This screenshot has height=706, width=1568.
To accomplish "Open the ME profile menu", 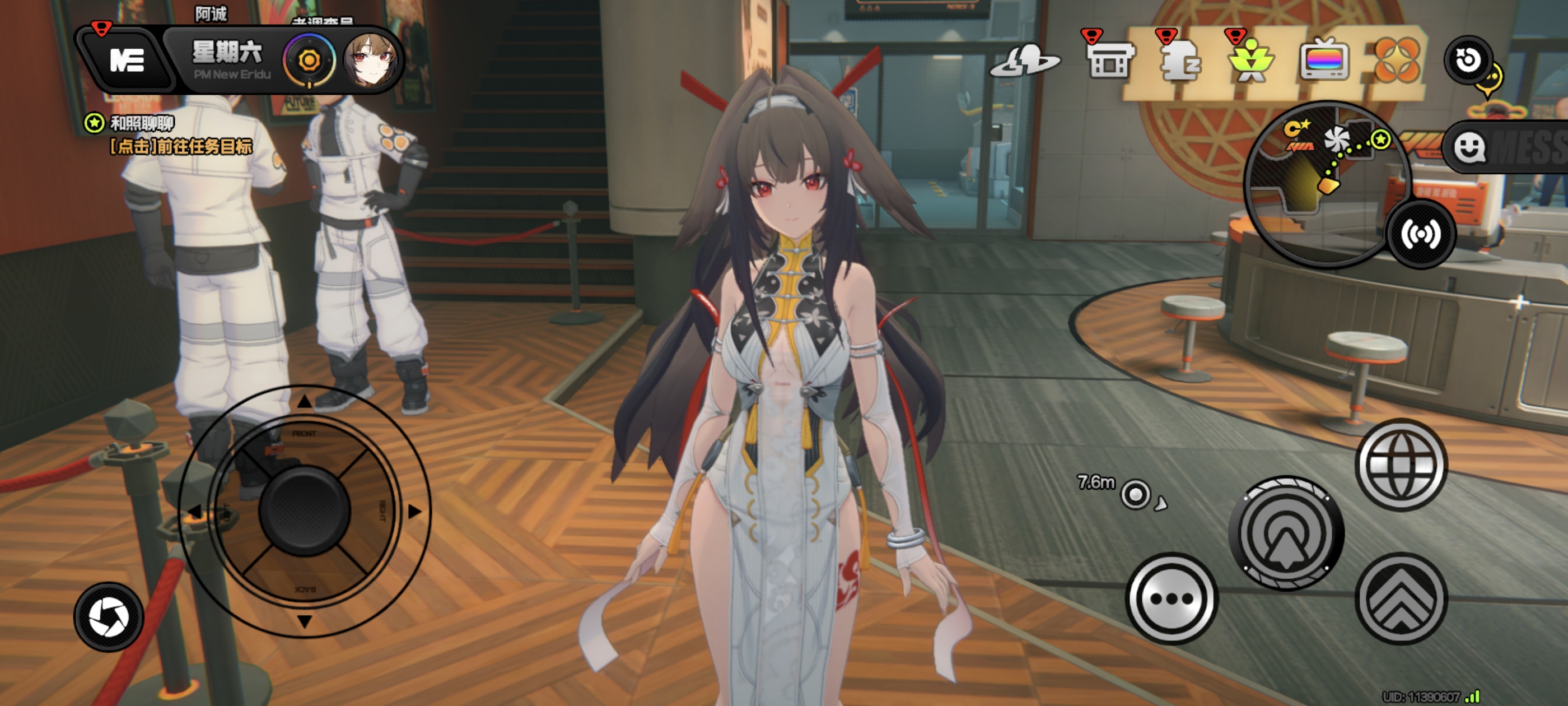I will tap(127, 61).
